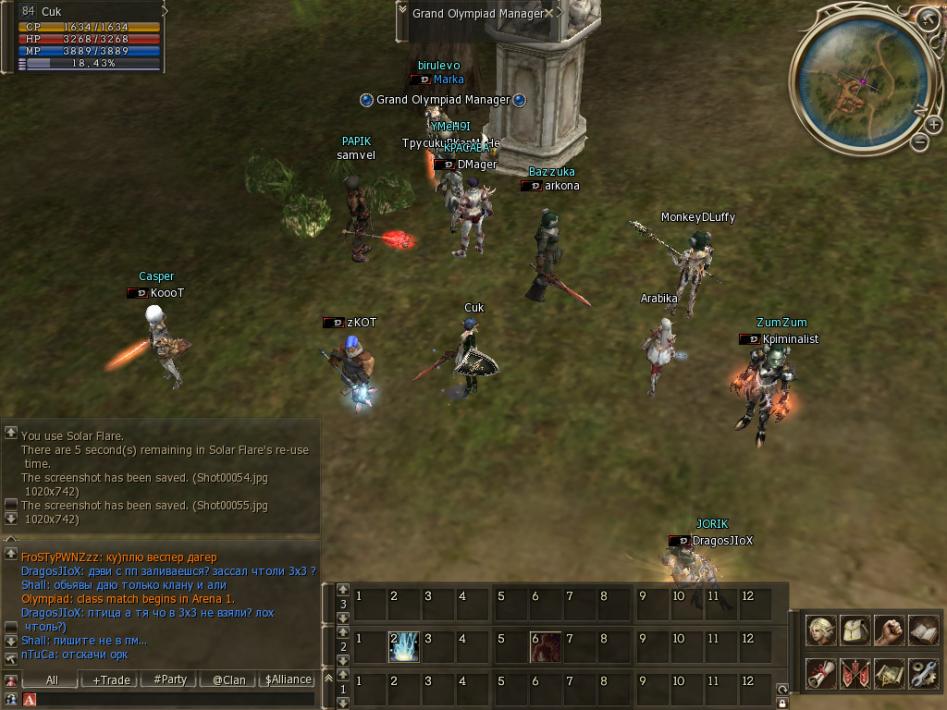Switch chat to the +Trade tab
Image resolution: width=947 pixels, height=710 pixels.
(111, 679)
